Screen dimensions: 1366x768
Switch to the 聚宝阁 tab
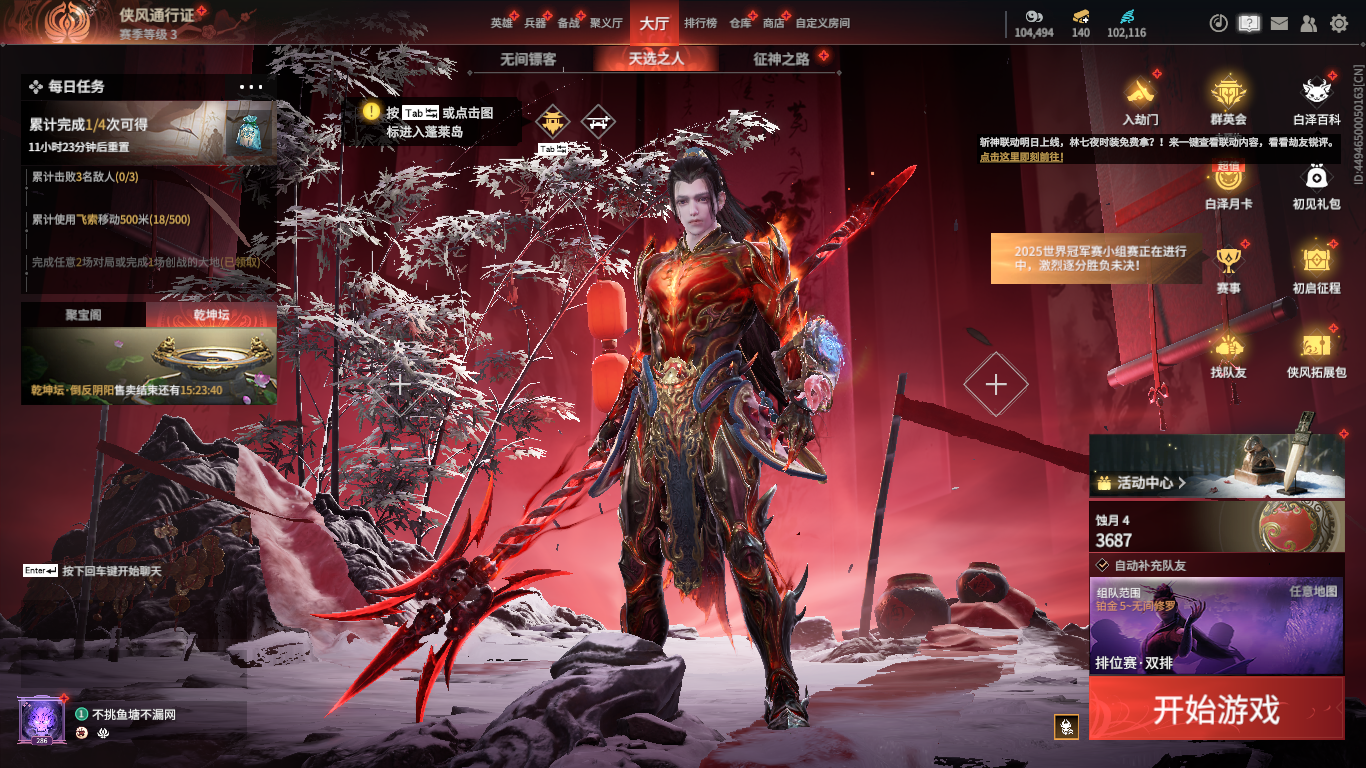tap(83, 315)
